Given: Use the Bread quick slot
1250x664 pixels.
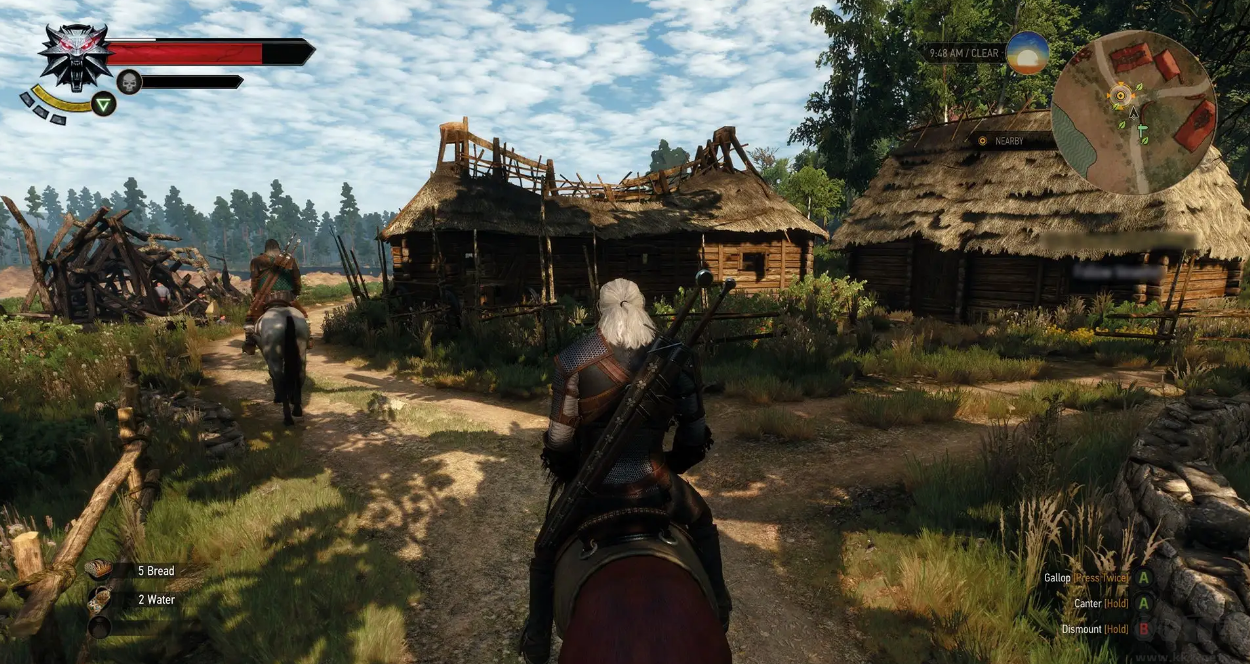Looking at the screenshot, I should tap(99, 570).
